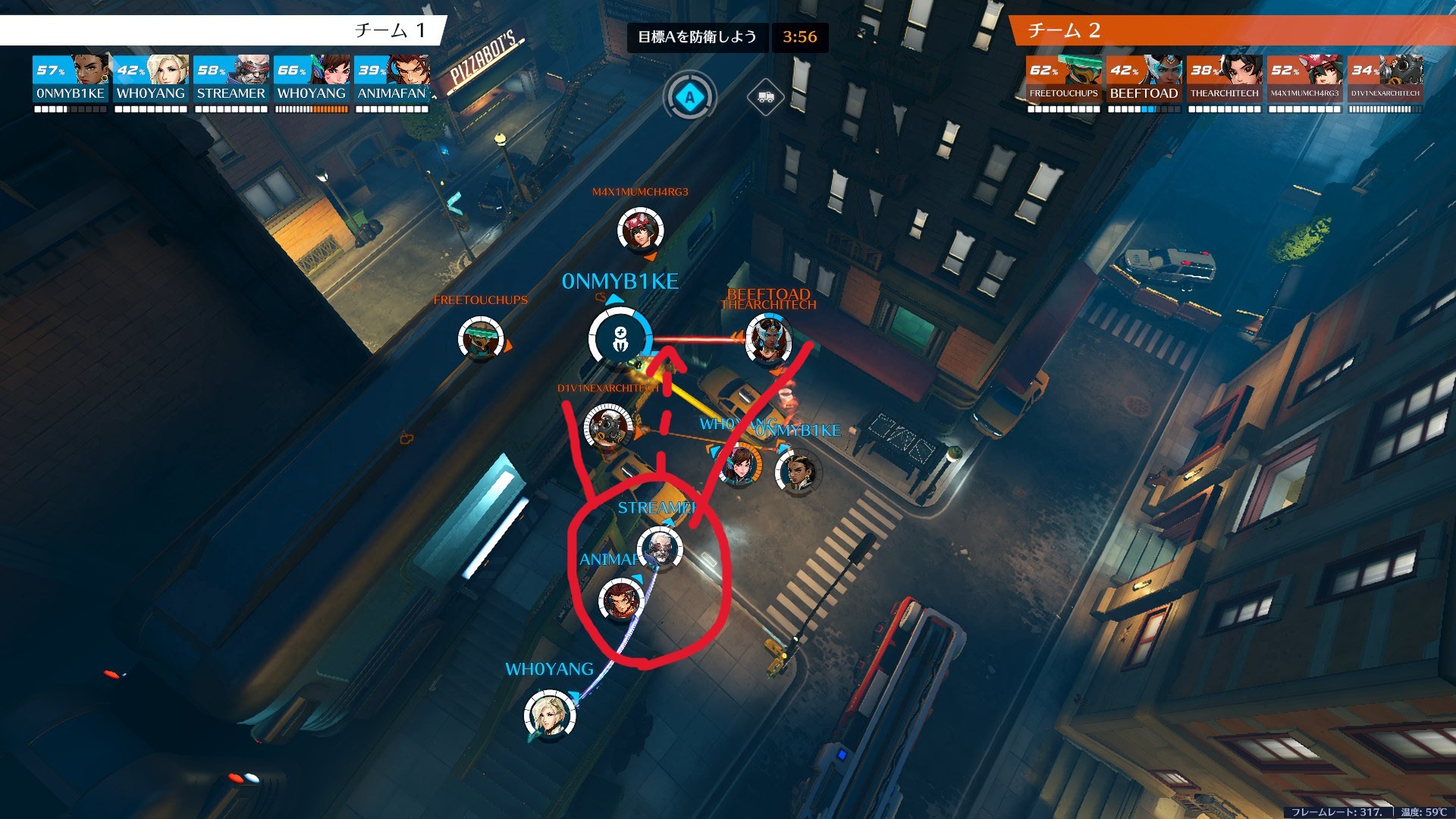Choose the BEEFTOAD player card

point(1144,79)
